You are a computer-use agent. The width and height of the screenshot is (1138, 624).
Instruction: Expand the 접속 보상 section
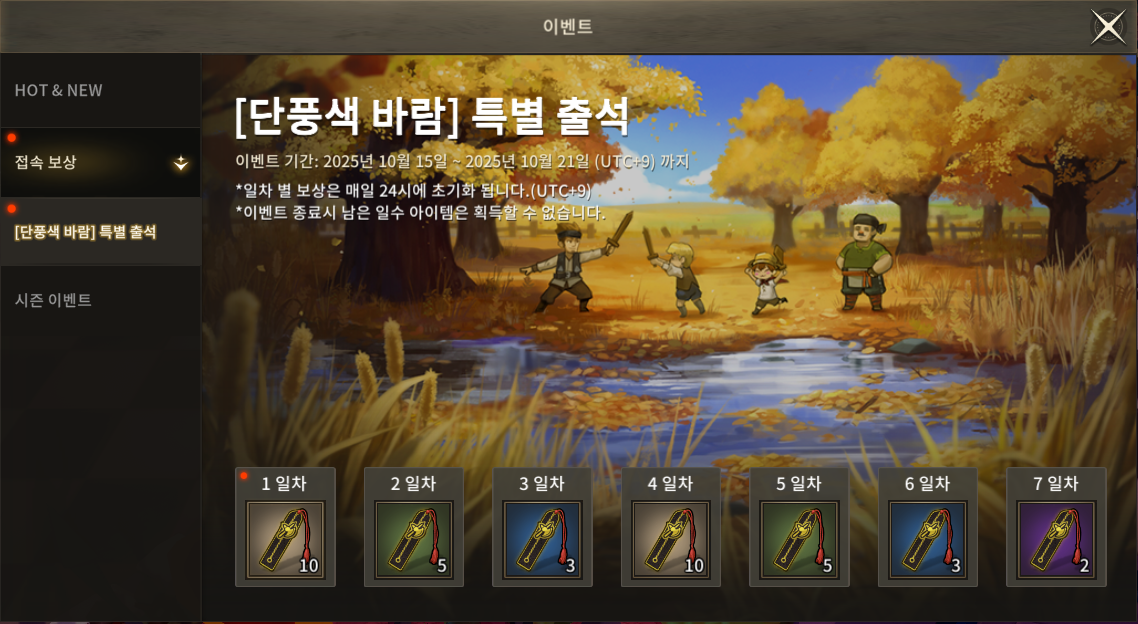(x=100, y=162)
